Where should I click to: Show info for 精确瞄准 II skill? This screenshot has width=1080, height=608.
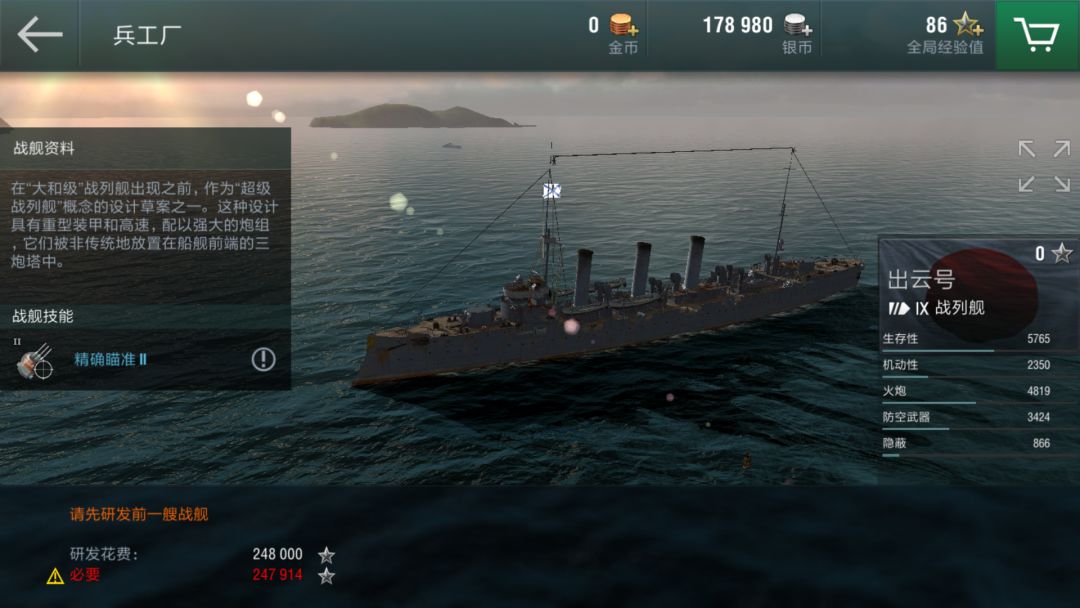coord(263,359)
